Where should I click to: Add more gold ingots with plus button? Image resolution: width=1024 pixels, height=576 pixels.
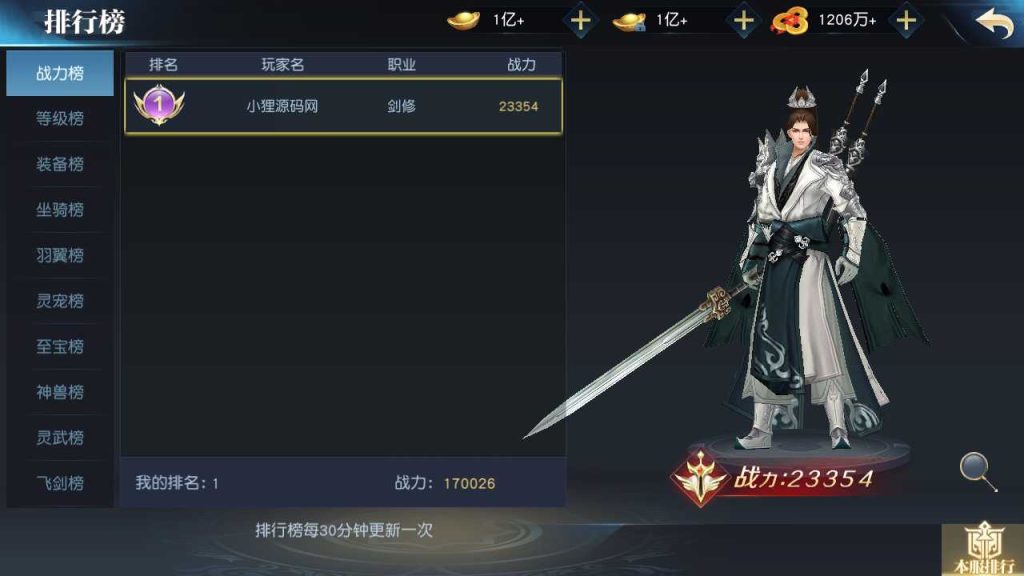(x=581, y=20)
